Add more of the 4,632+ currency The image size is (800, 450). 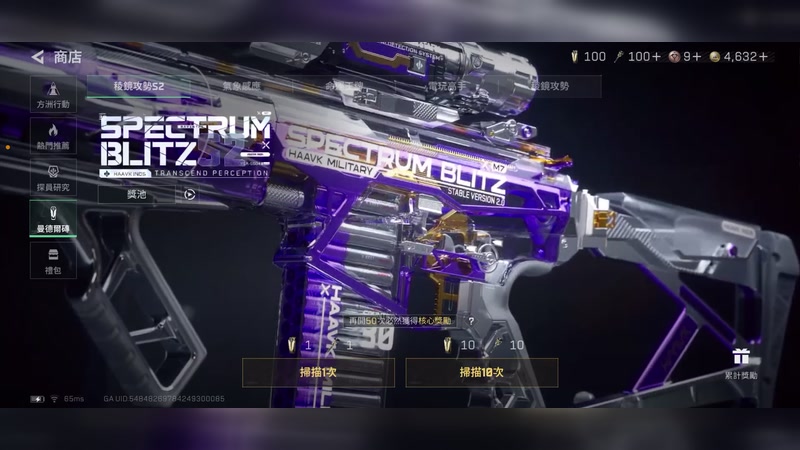pos(769,57)
